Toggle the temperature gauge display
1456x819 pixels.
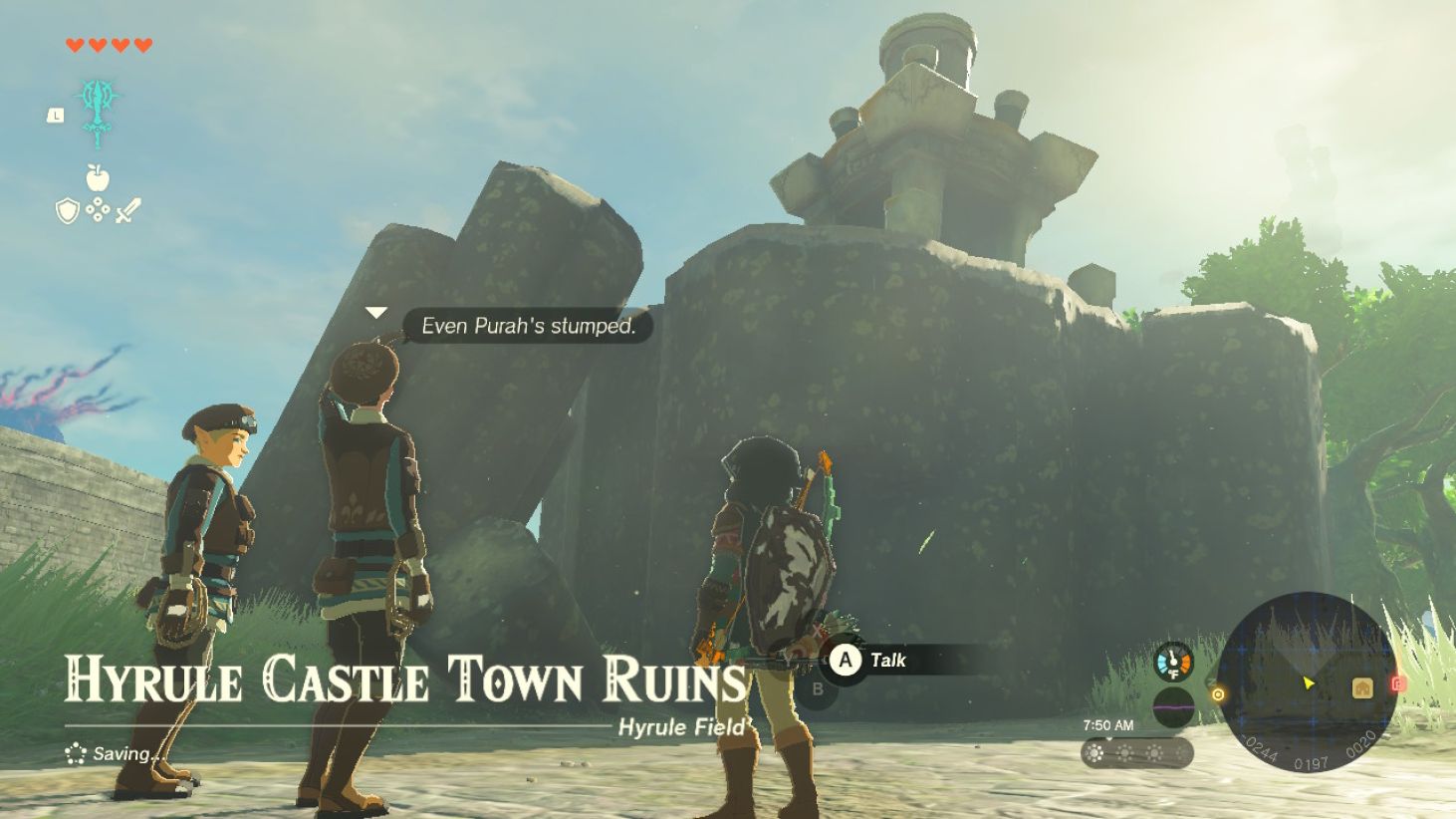pos(1173,662)
